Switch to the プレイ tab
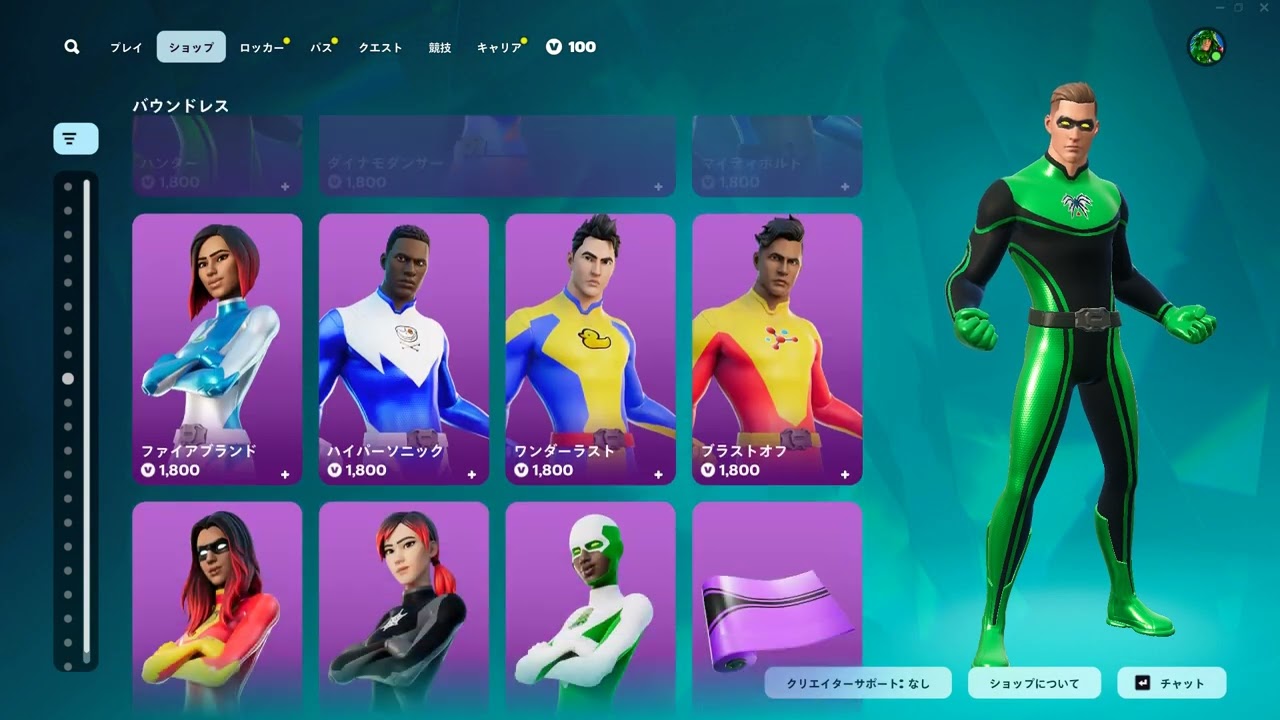1280x720 pixels. 126,47
